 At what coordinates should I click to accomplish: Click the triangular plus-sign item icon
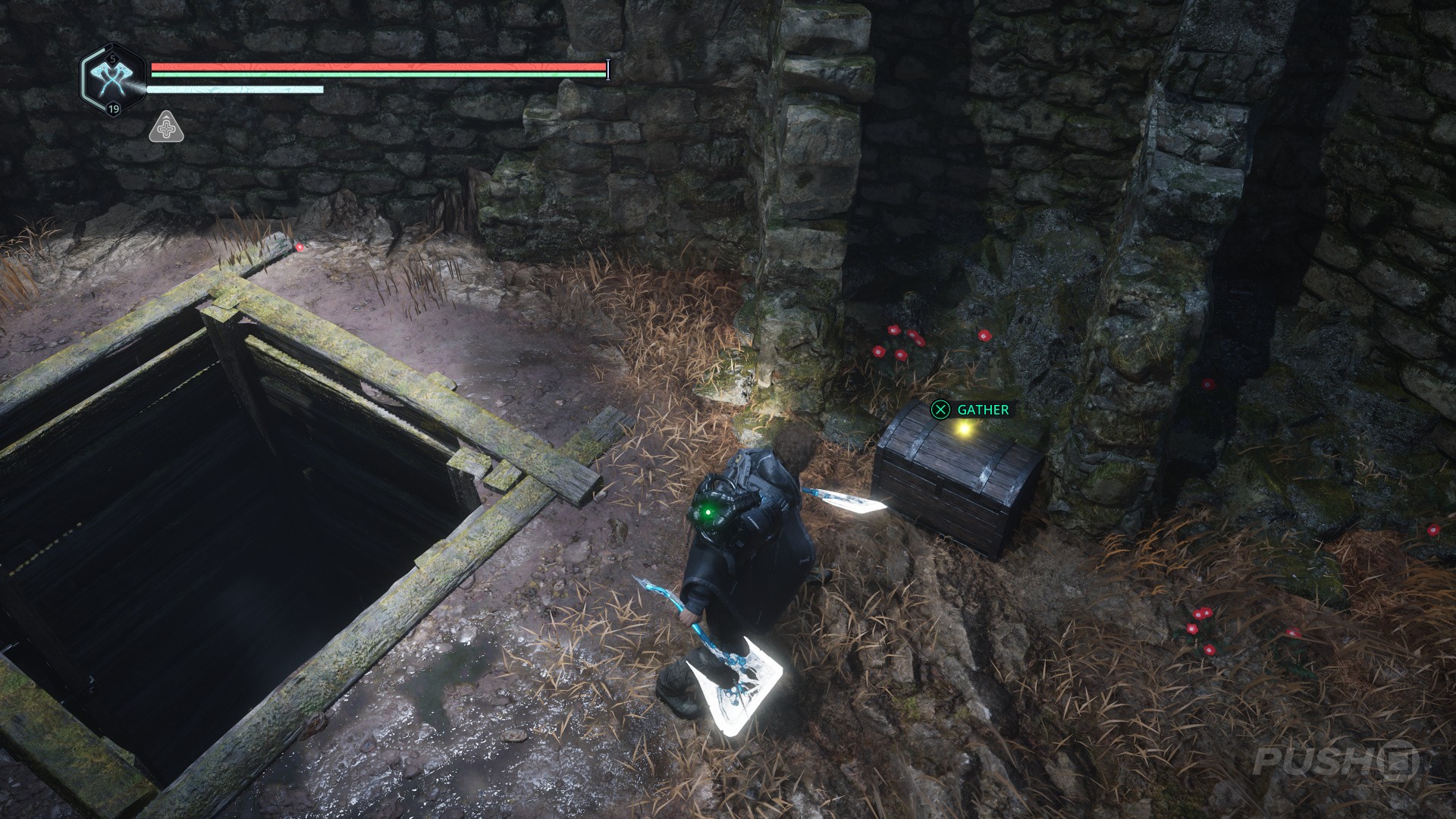click(x=165, y=128)
